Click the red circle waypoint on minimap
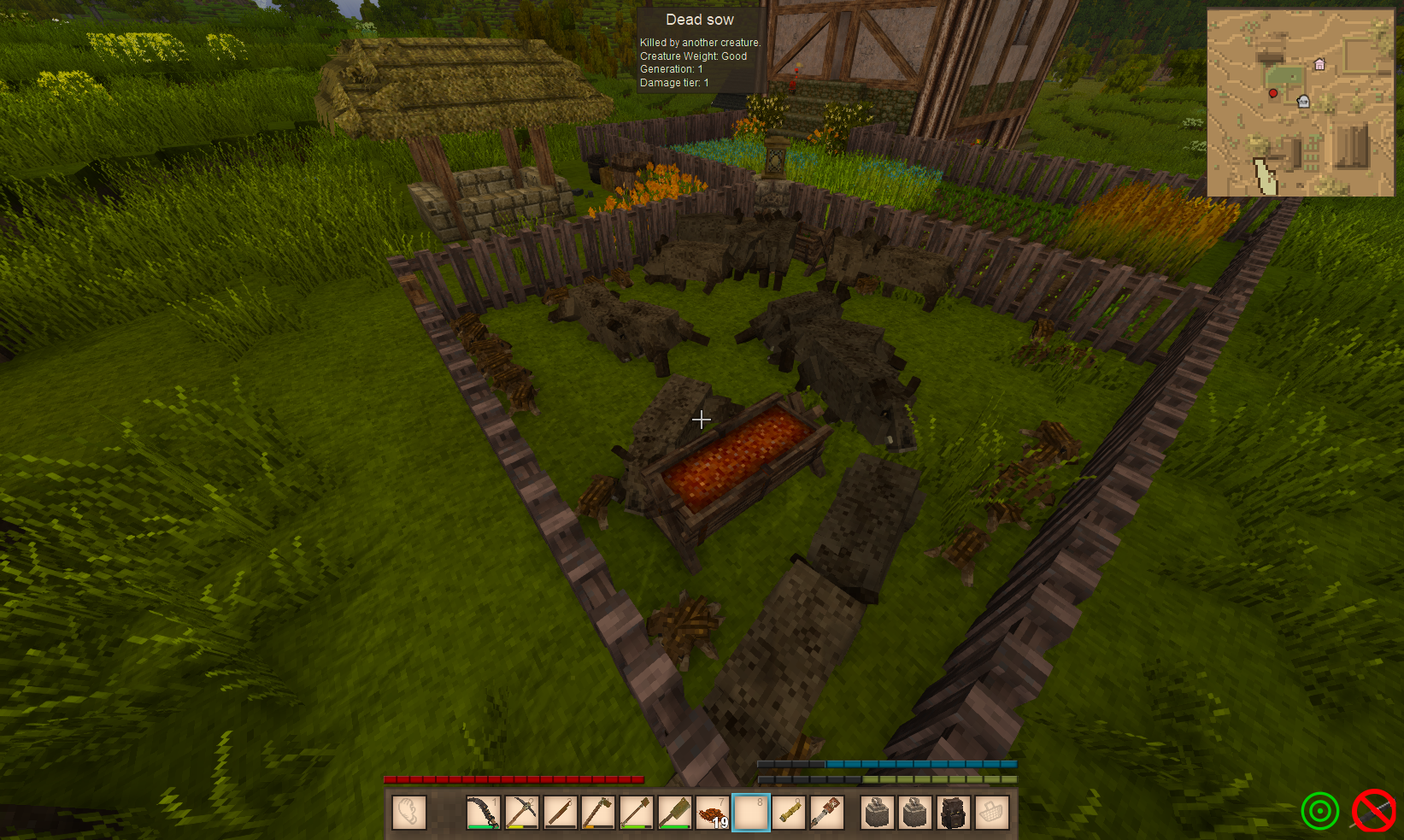 pos(1273,93)
